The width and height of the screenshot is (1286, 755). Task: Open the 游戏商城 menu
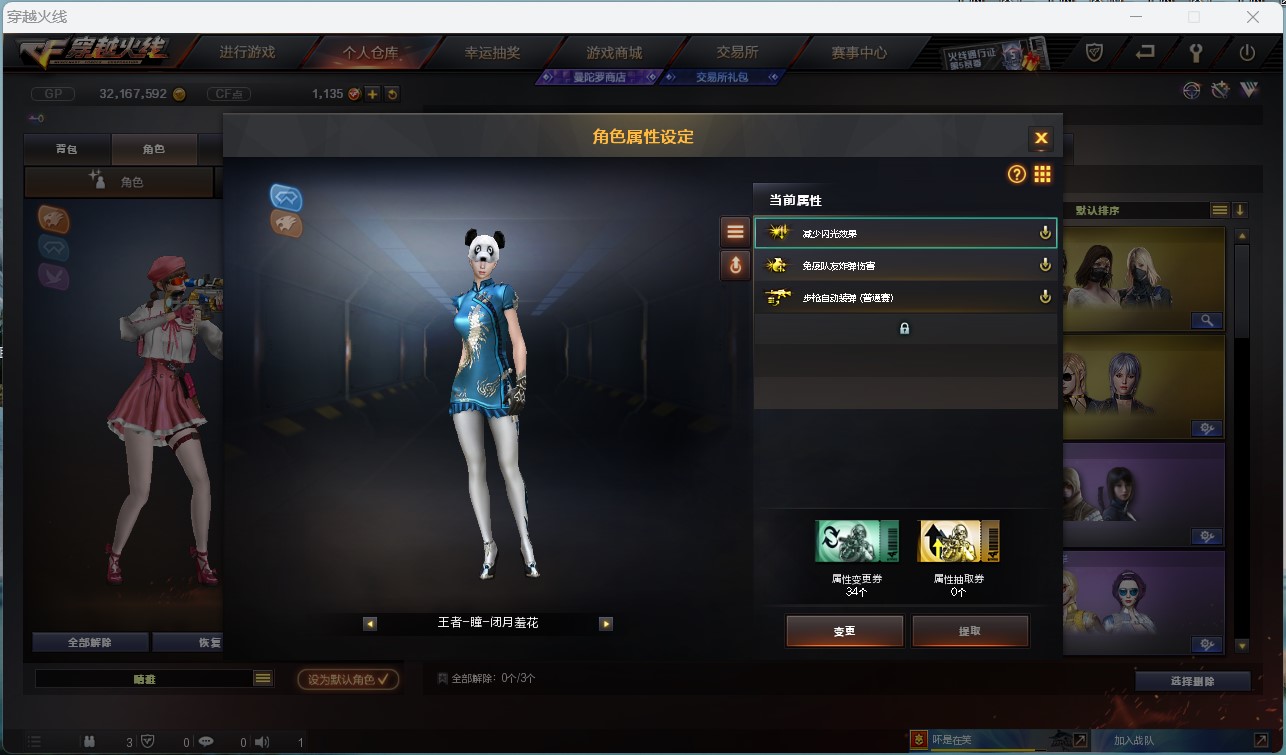click(614, 52)
